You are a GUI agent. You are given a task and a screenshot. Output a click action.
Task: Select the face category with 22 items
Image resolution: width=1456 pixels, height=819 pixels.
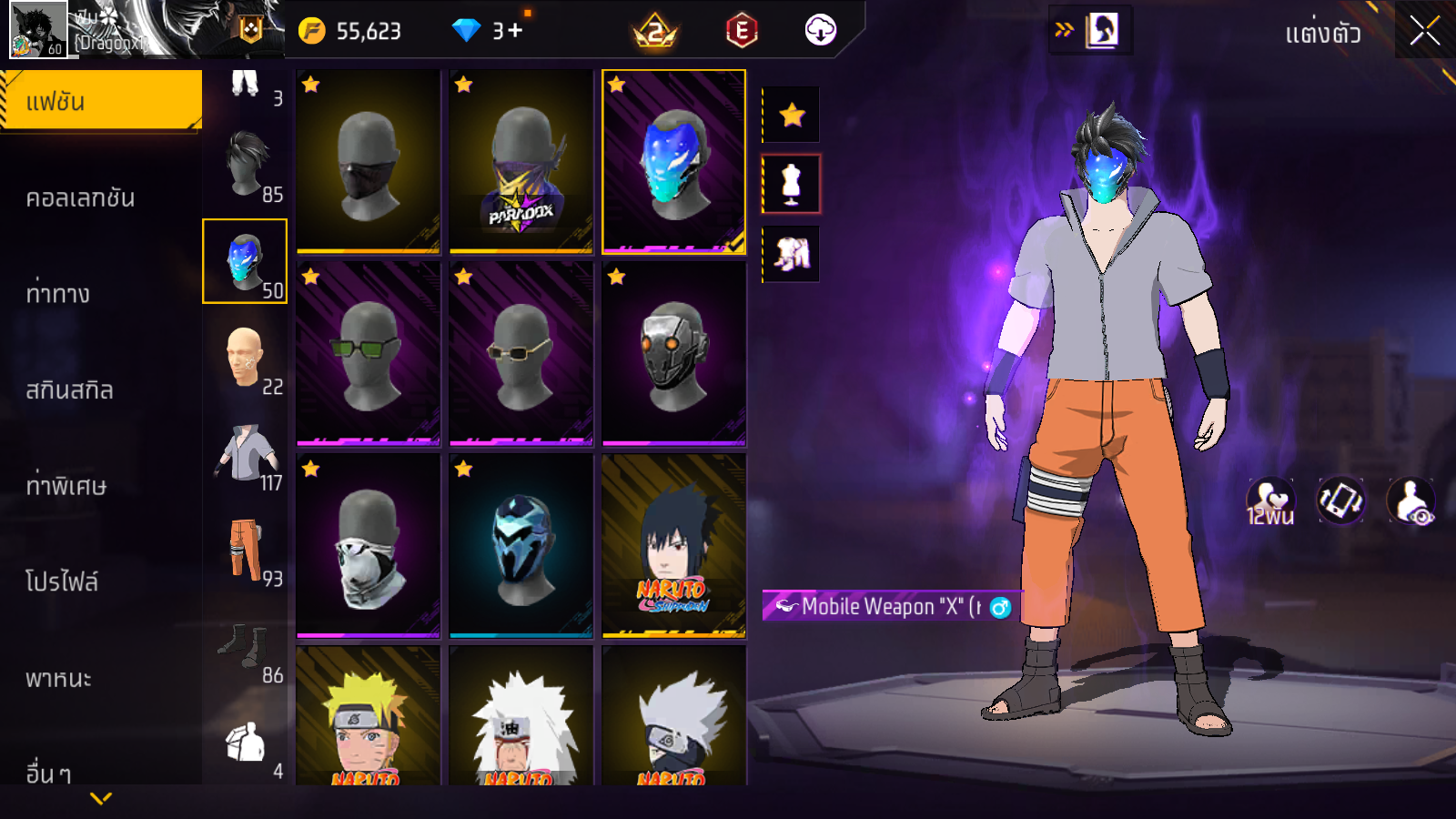pos(246,358)
